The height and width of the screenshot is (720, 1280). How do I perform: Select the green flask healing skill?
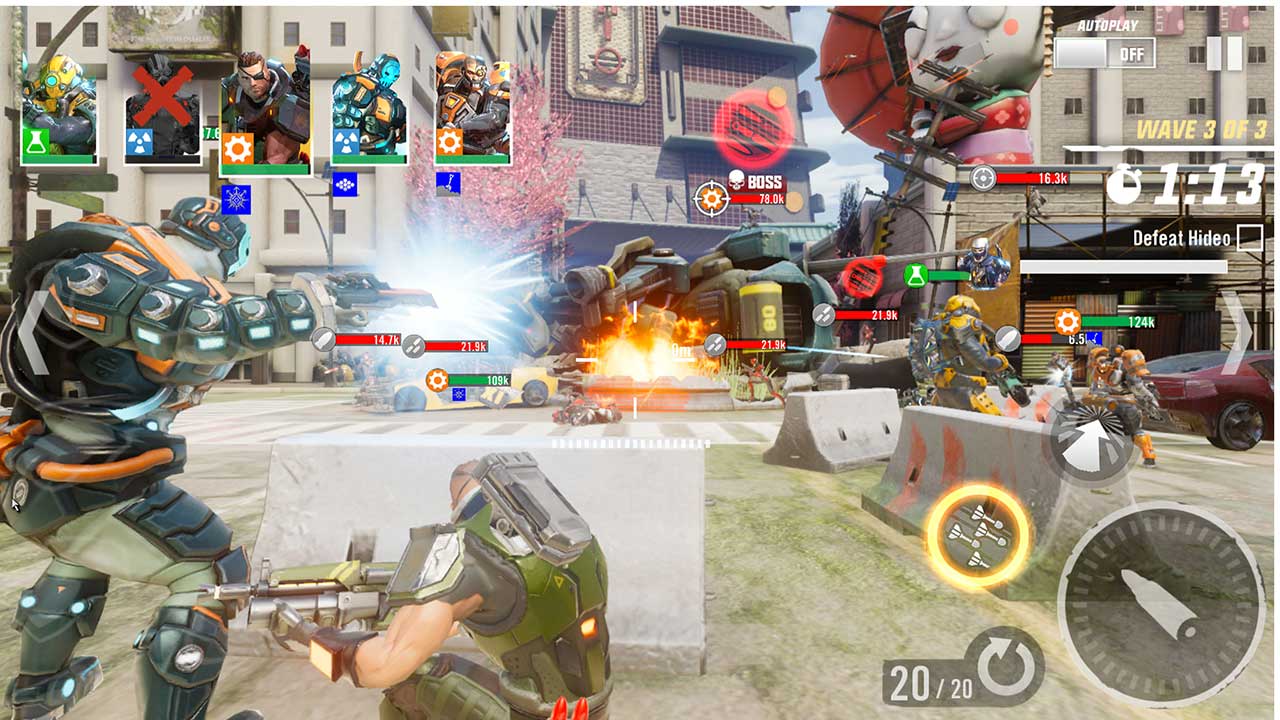pos(34,142)
